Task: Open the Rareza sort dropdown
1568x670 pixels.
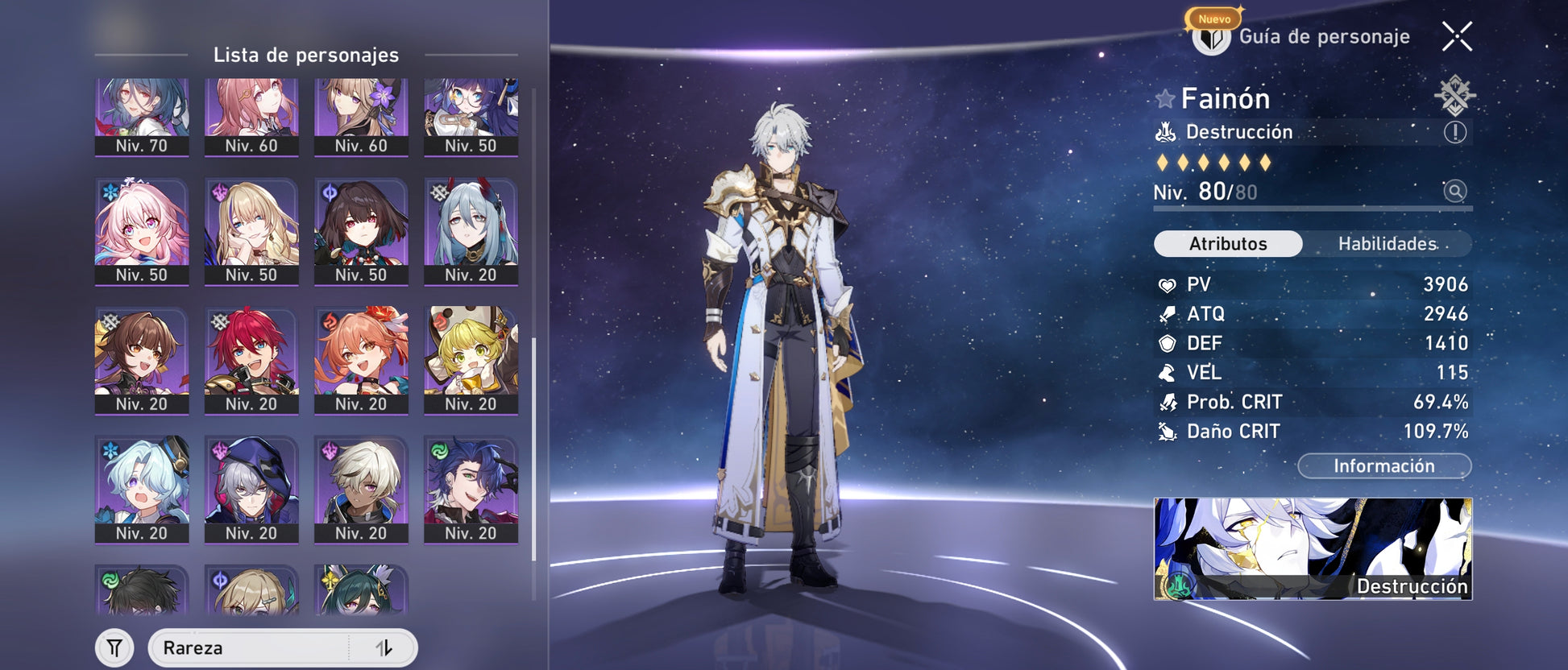Action: pyautogui.click(x=250, y=648)
